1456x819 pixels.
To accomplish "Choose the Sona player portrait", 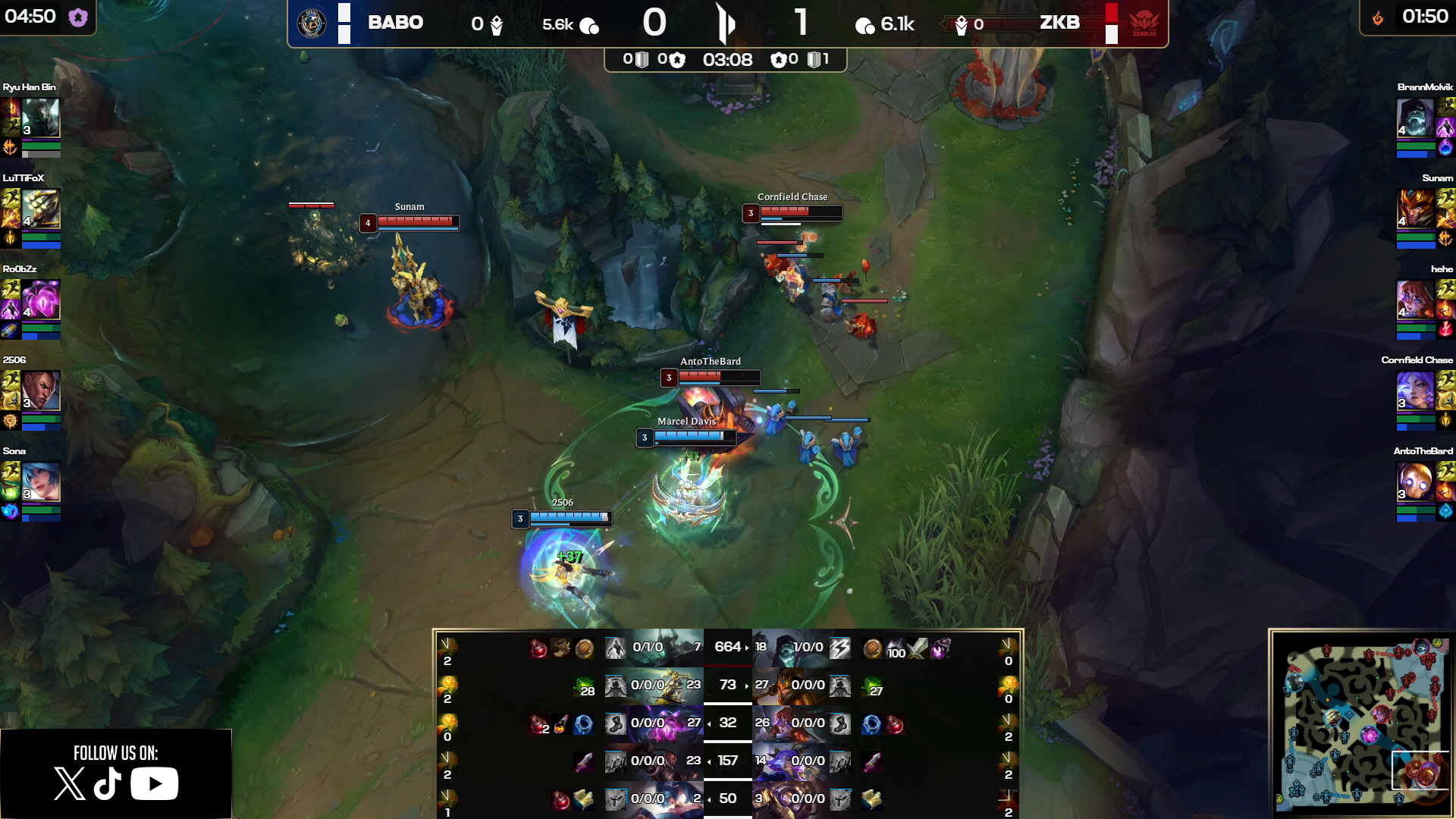I will tap(41, 481).
